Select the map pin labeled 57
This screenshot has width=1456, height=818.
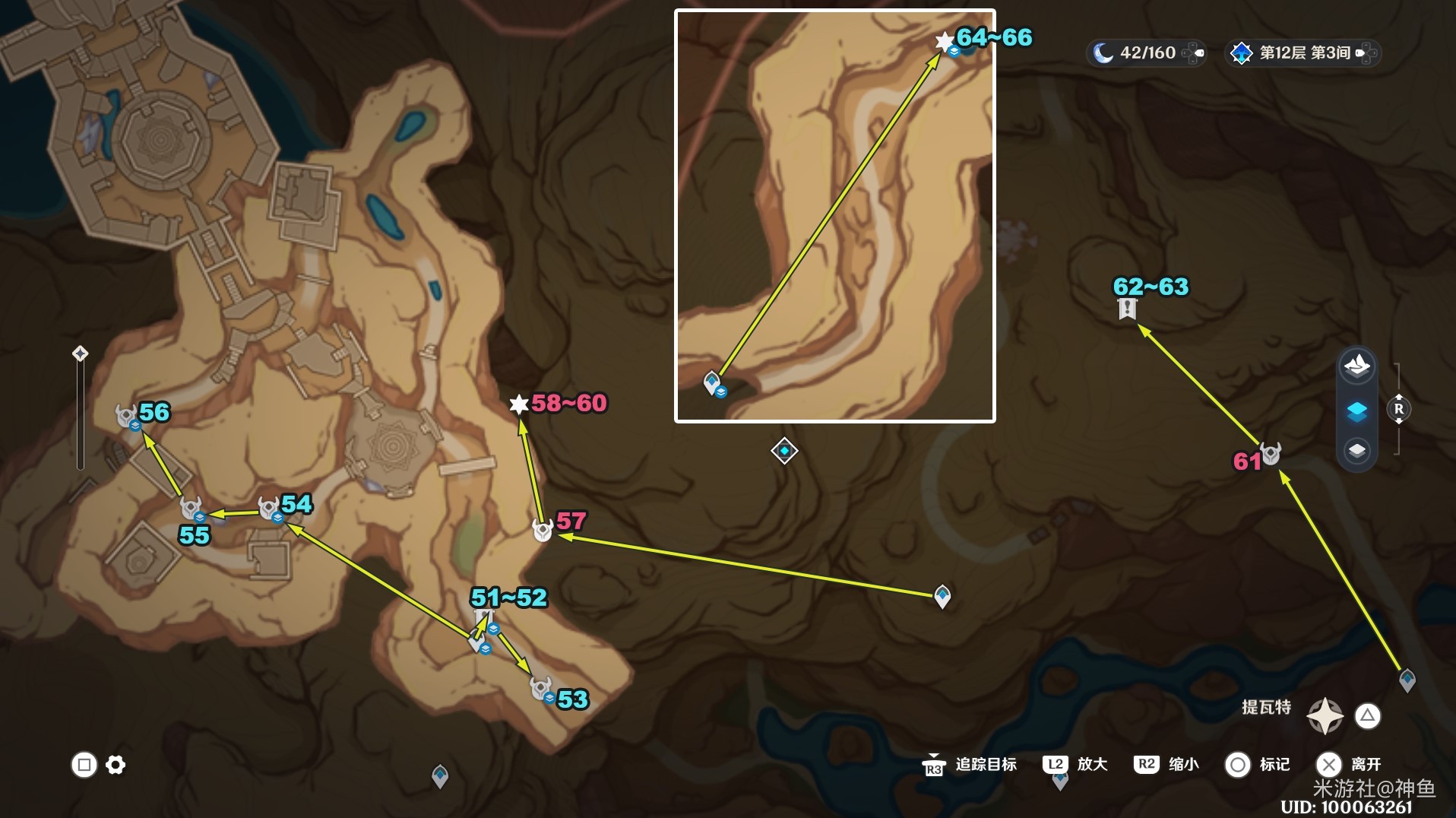[x=543, y=529]
